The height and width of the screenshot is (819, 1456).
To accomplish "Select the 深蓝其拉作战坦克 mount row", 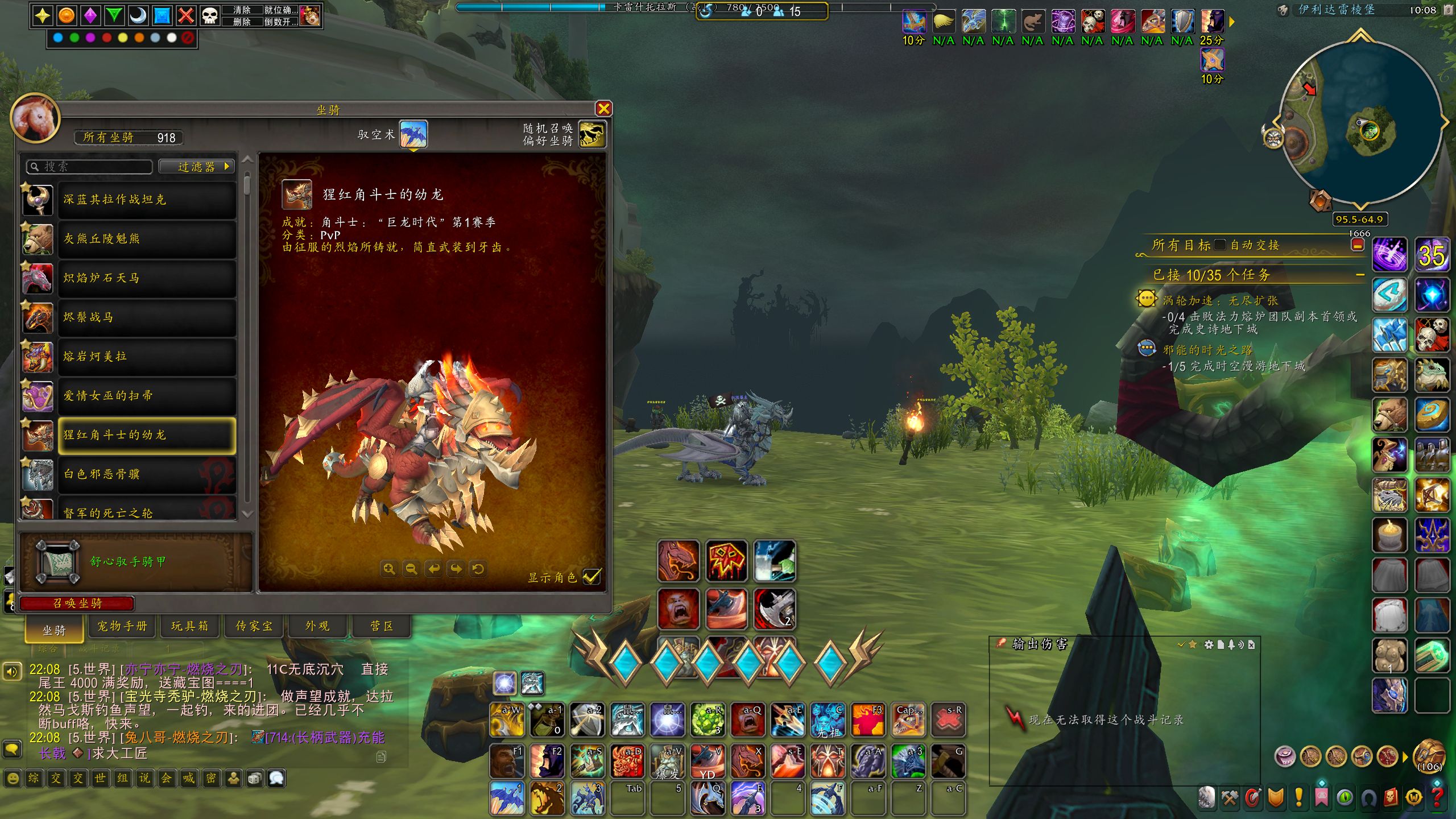I will [x=146, y=200].
